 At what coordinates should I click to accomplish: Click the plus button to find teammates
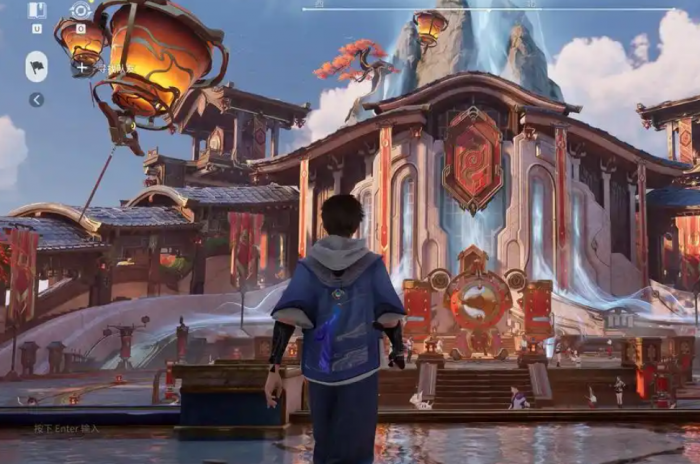click(80, 68)
